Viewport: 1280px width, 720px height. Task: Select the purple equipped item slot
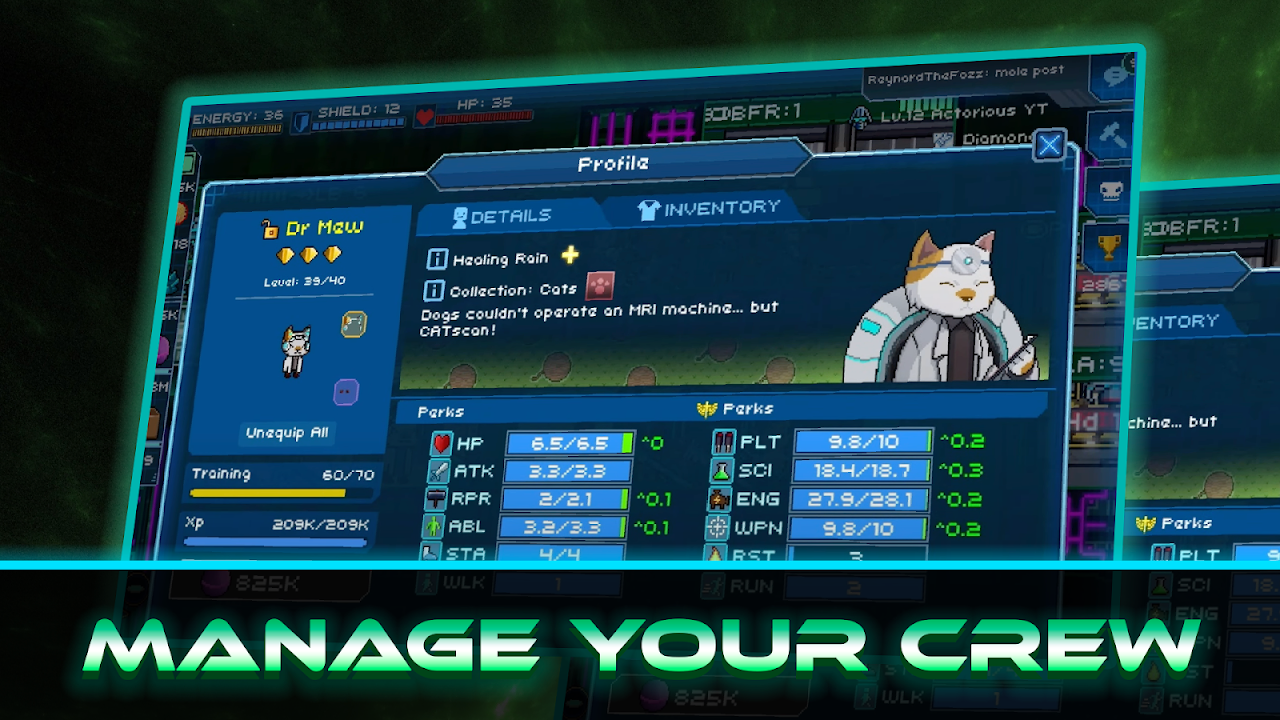(x=346, y=392)
